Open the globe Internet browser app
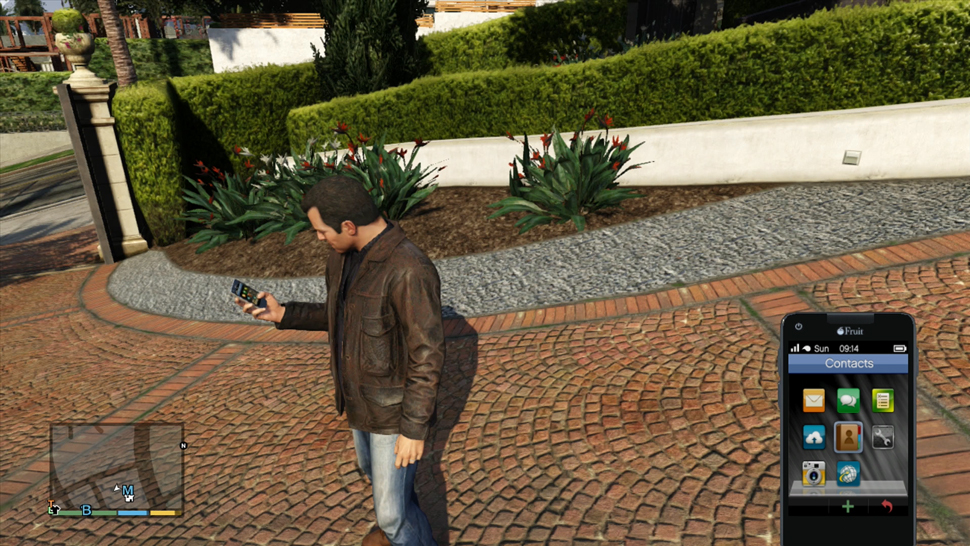970x546 pixels. tap(848, 472)
